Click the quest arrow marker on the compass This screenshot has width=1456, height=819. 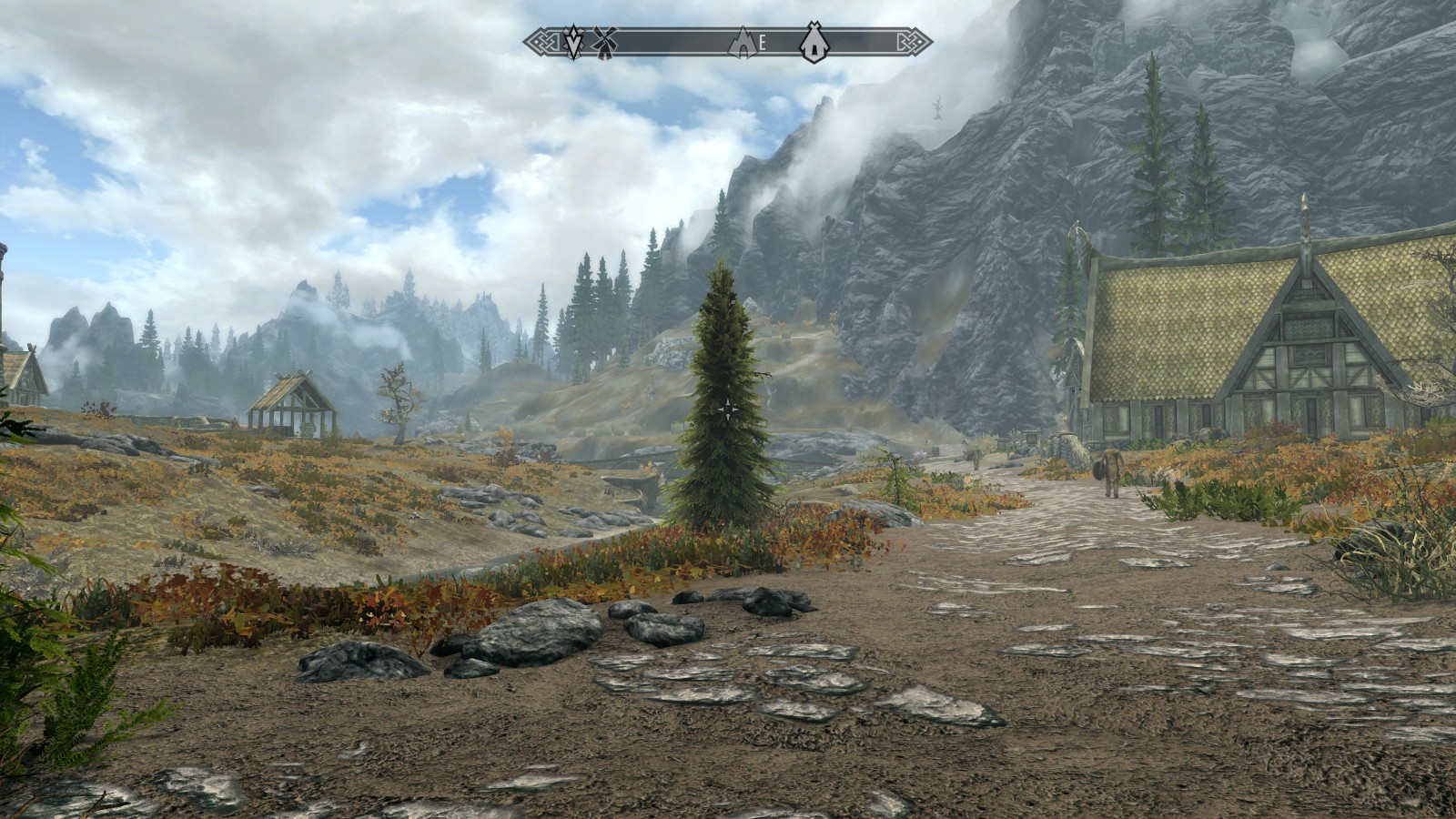(x=572, y=41)
